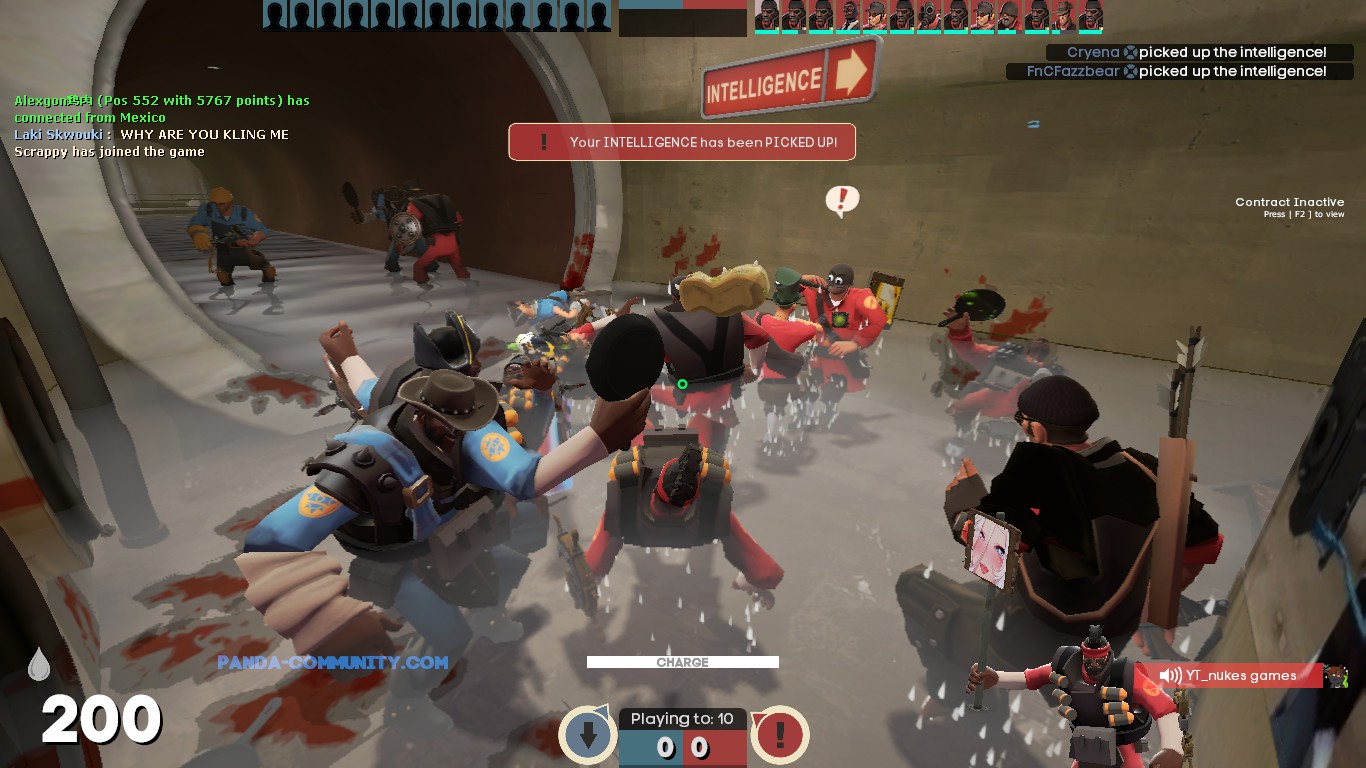This screenshot has height=768, width=1366.
Task: Click the blue intelligence status icon
Action: pyautogui.click(x=588, y=735)
